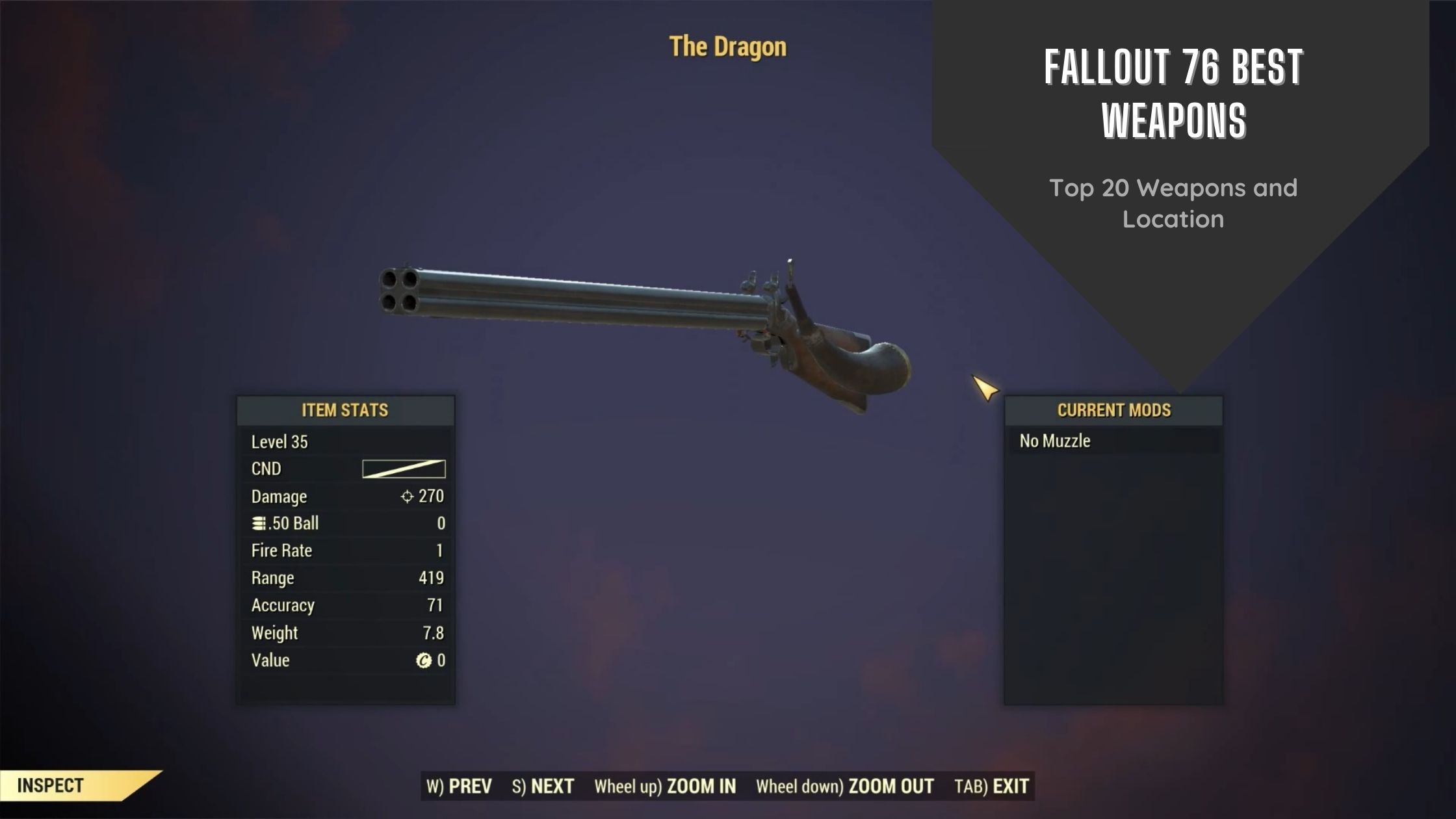1456x819 pixels.
Task: Click the caps currency icon next to Value
Action: (423, 660)
